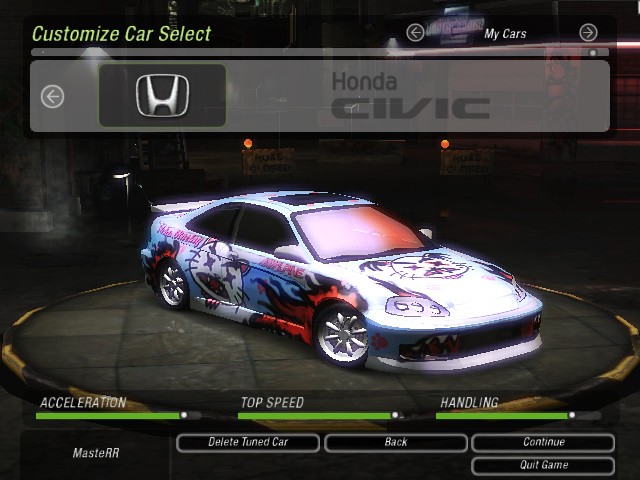Switch to the previous car category

(415, 33)
